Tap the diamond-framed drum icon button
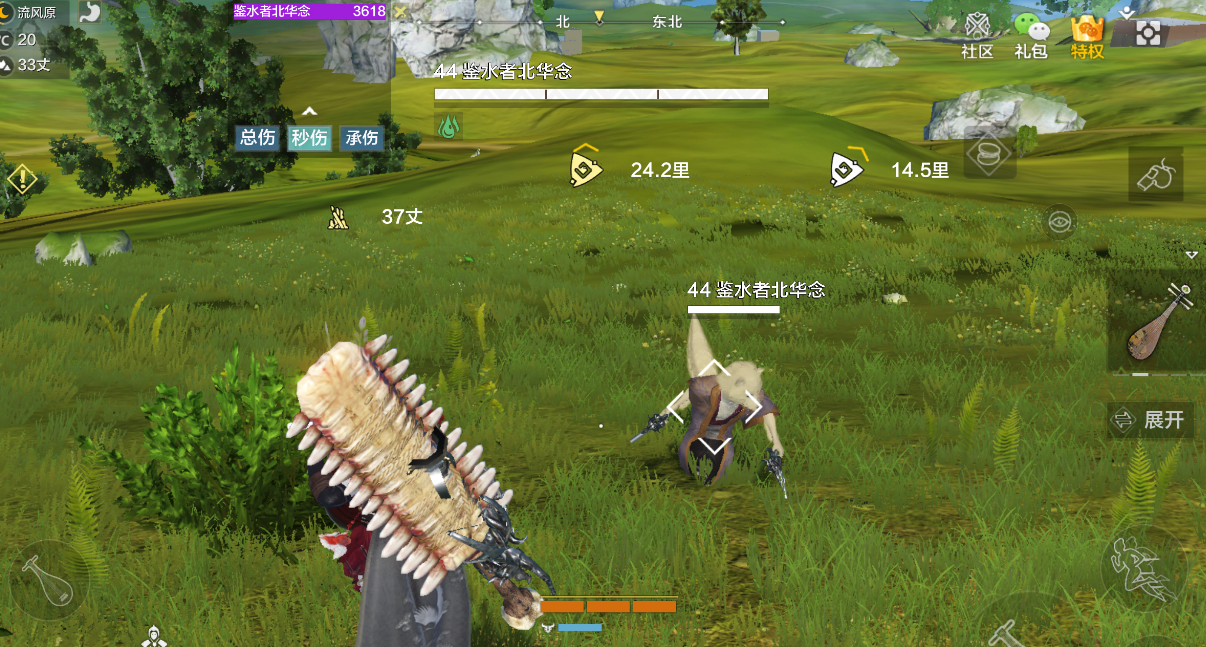 pyautogui.click(x=989, y=155)
